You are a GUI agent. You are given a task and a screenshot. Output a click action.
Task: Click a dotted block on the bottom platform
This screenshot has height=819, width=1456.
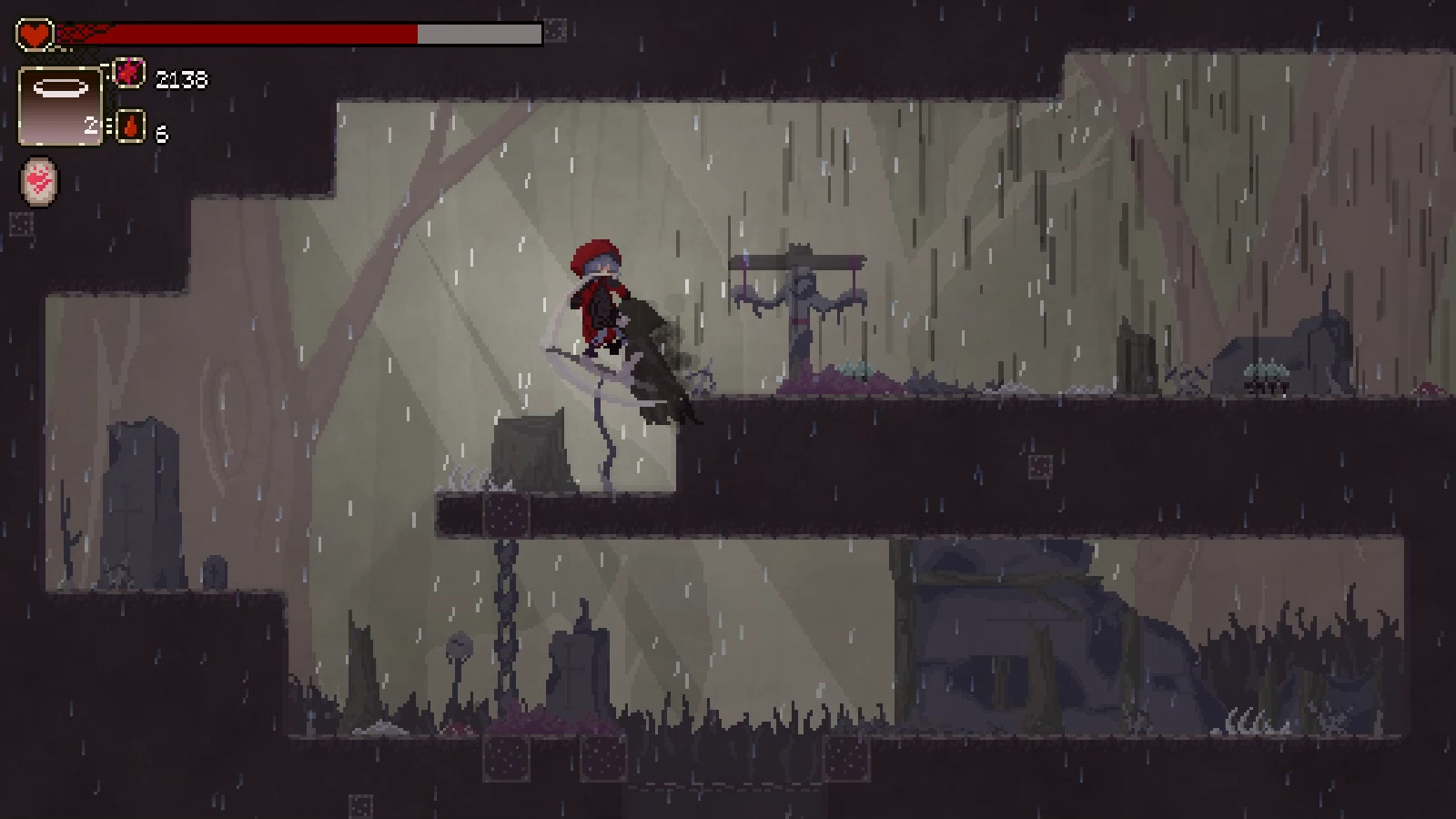tap(506, 757)
